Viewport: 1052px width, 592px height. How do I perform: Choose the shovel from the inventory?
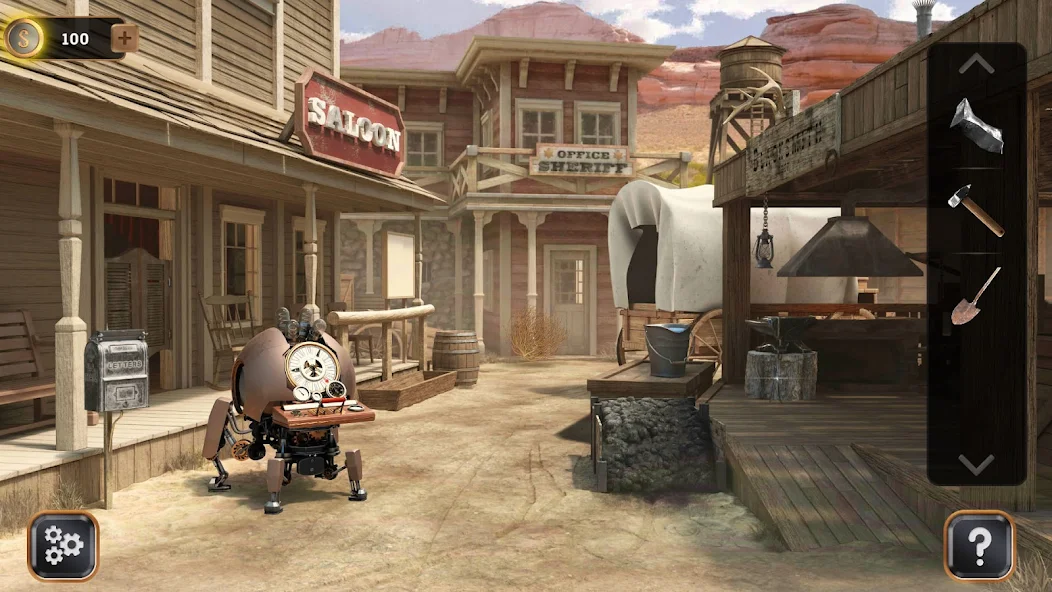coord(976,296)
